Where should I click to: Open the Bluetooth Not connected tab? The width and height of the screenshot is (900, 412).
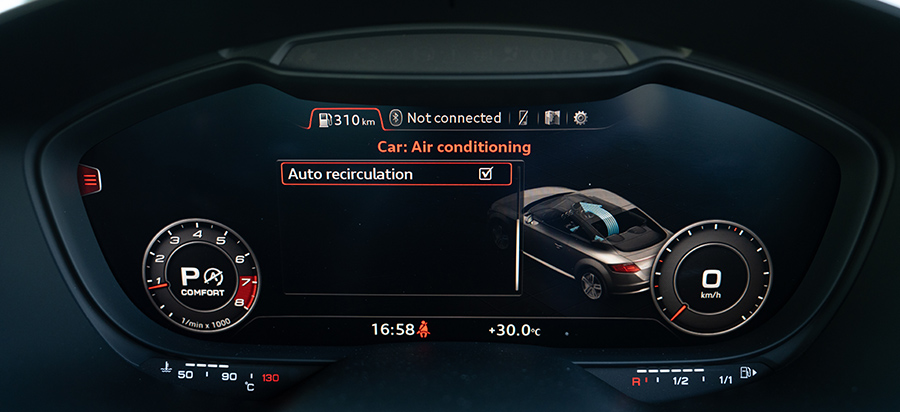click(445, 118)
